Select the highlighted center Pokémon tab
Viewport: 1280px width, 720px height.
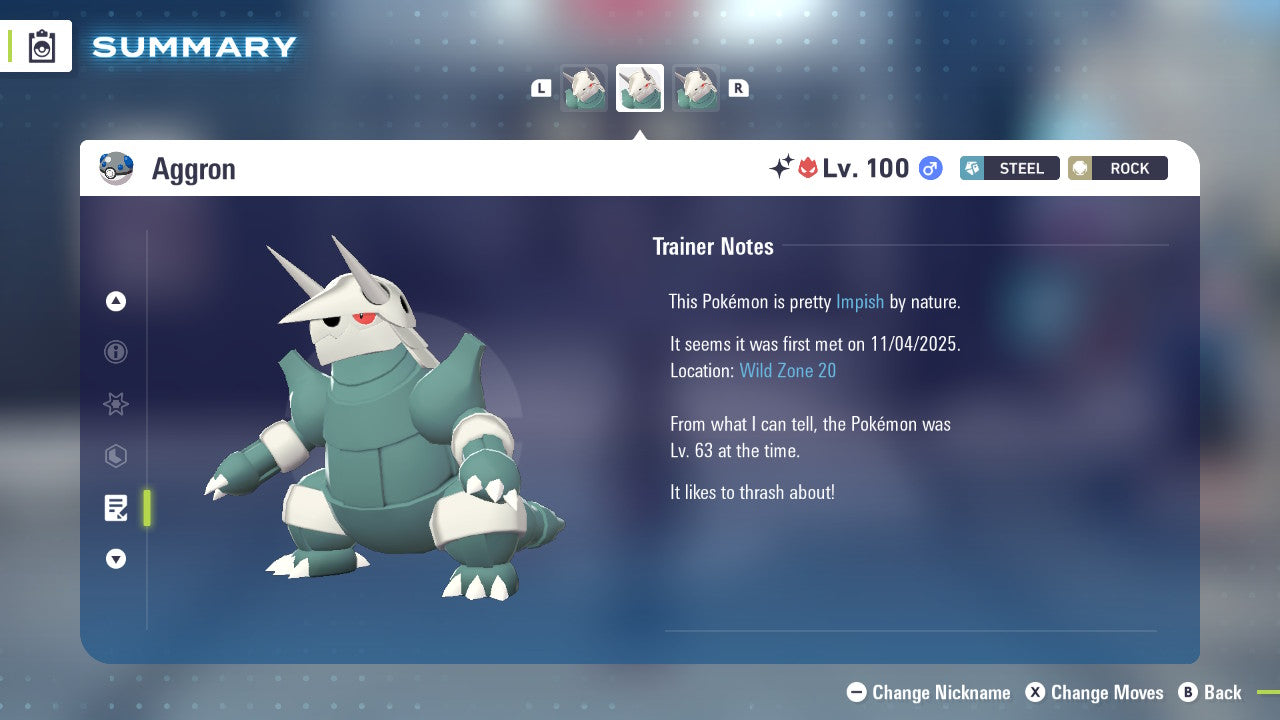(640, 87)
